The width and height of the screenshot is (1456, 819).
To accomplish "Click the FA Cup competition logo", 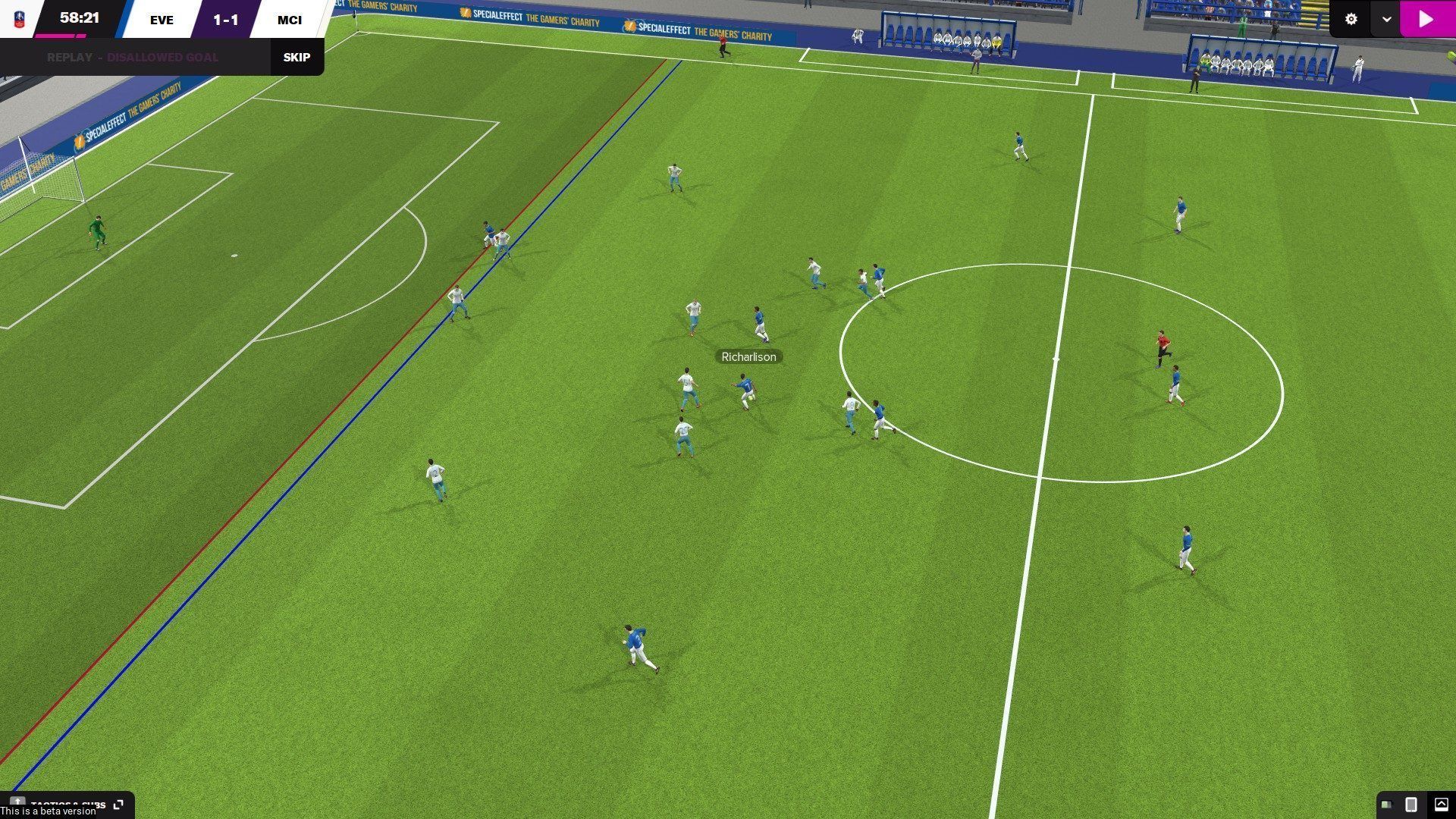I will click(x=20, y=19).
